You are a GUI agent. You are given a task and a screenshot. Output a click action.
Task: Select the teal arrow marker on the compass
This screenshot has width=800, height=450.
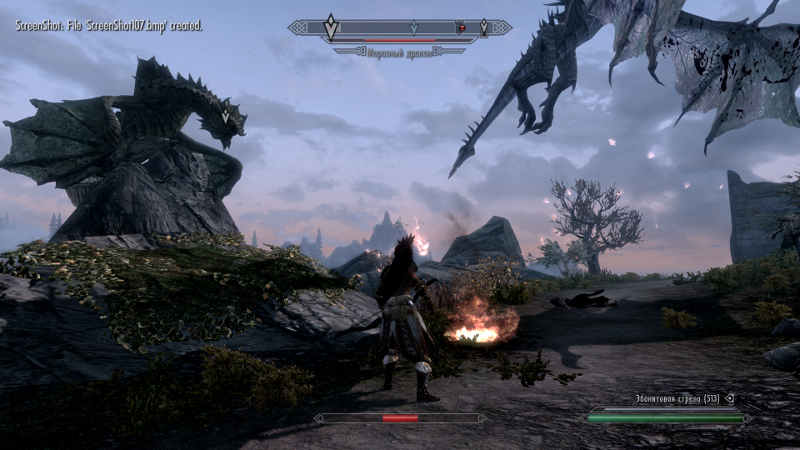[x=413, y=28]
